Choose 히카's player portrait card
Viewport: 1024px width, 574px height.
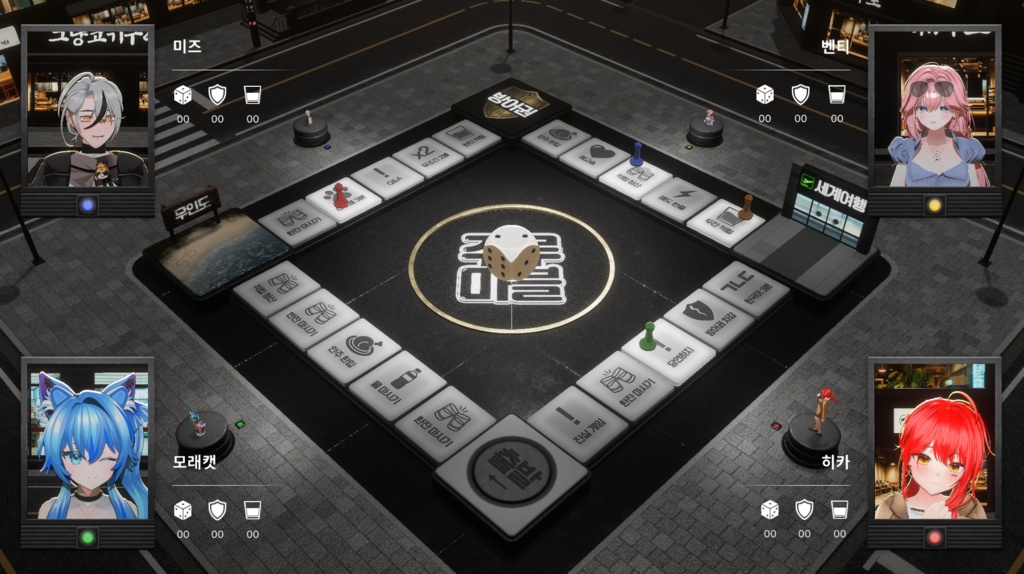[x=934, y=445]
